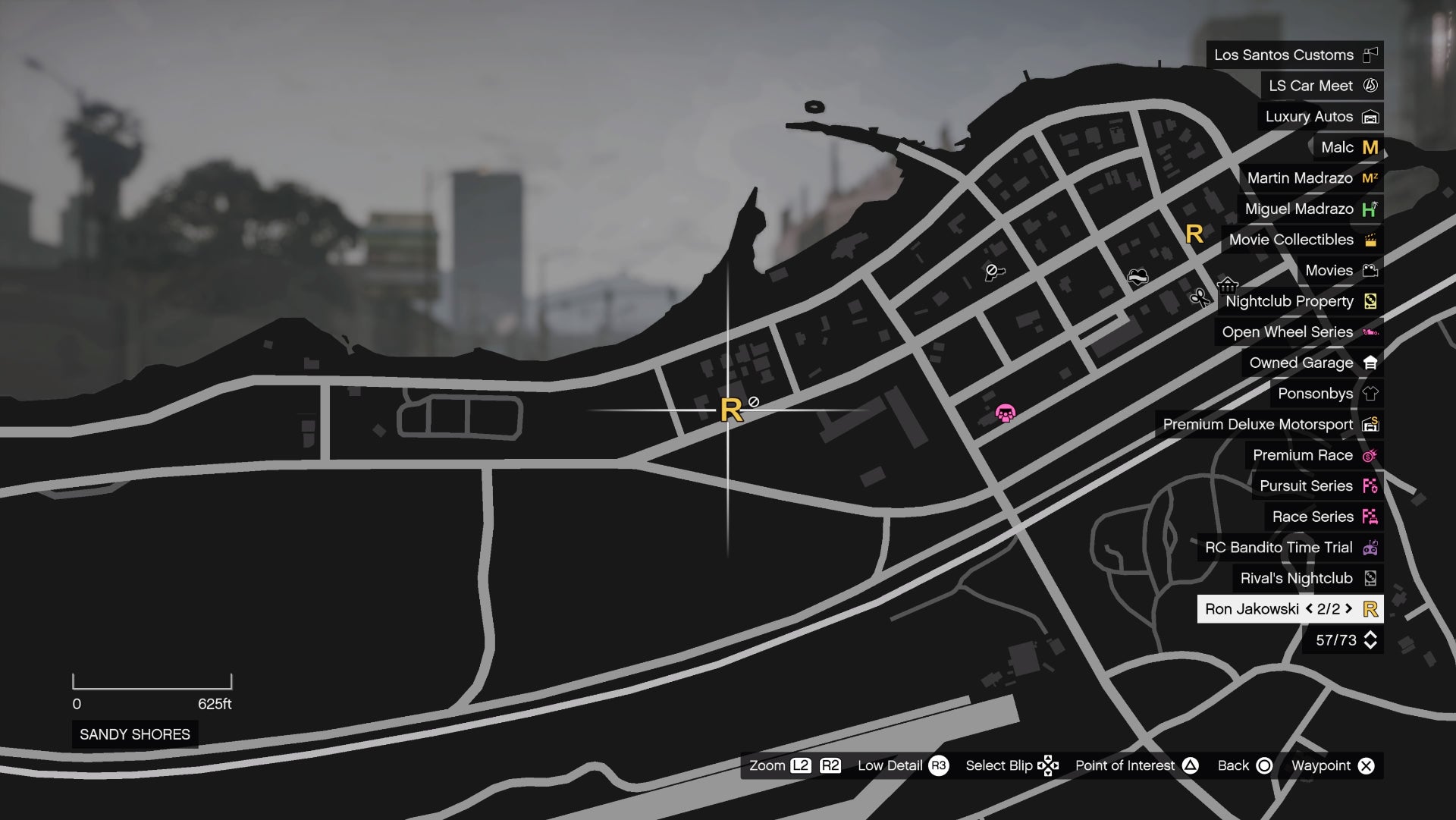1456x820 pixels.
Task: Select the Los Santos Customs flag icon
Action: [x=1370, y=55]
